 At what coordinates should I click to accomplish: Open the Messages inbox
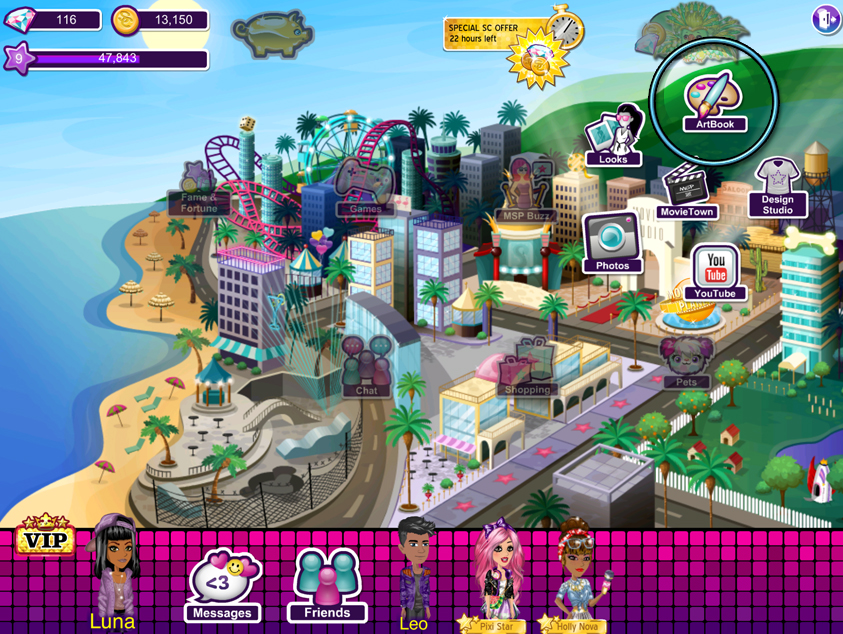coord(223,585)
